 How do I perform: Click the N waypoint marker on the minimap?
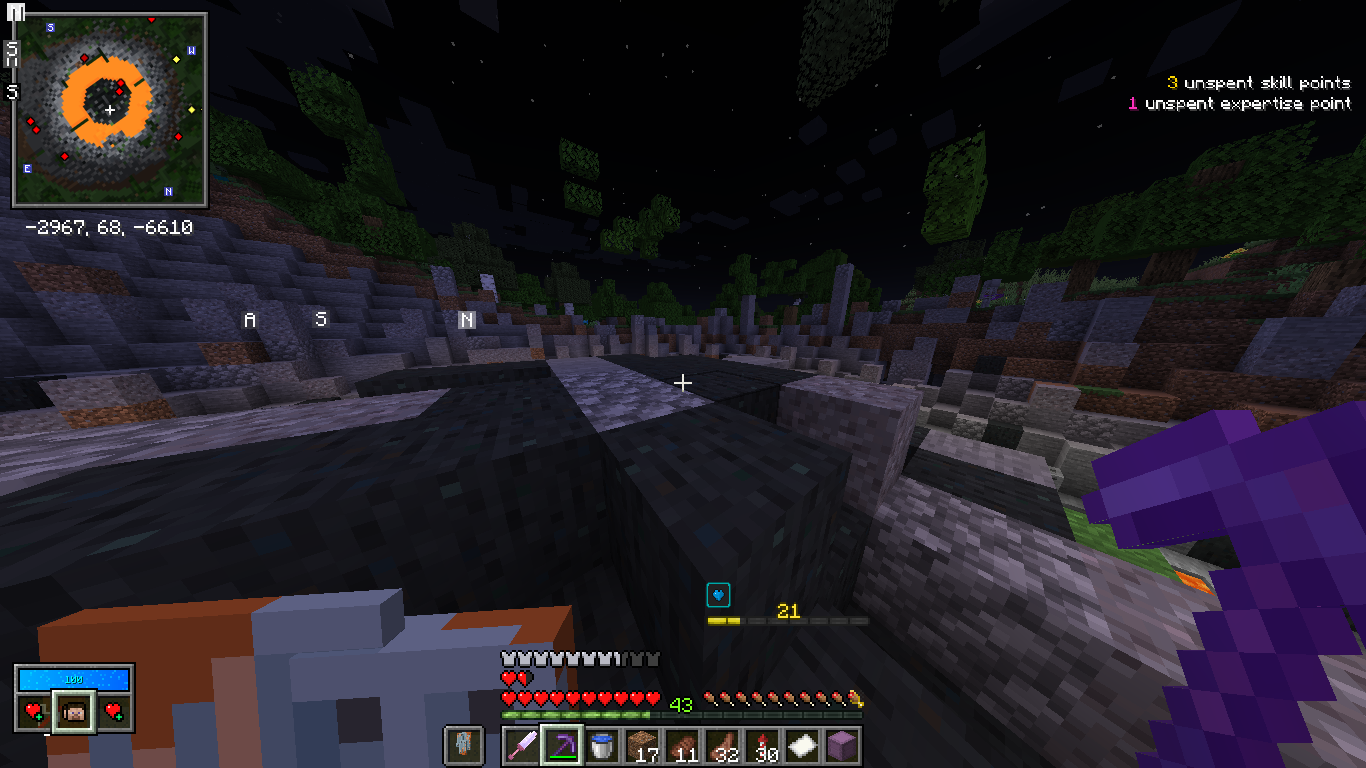tap(168, 191)
